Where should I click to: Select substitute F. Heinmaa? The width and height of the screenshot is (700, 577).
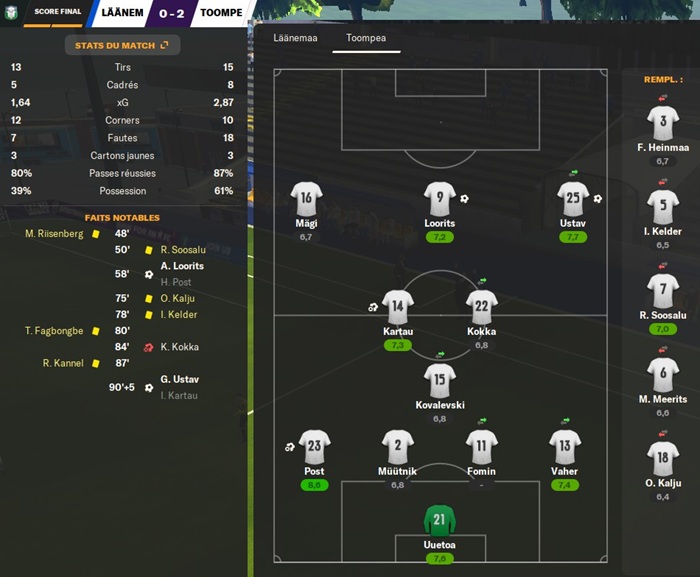(663, 125)
